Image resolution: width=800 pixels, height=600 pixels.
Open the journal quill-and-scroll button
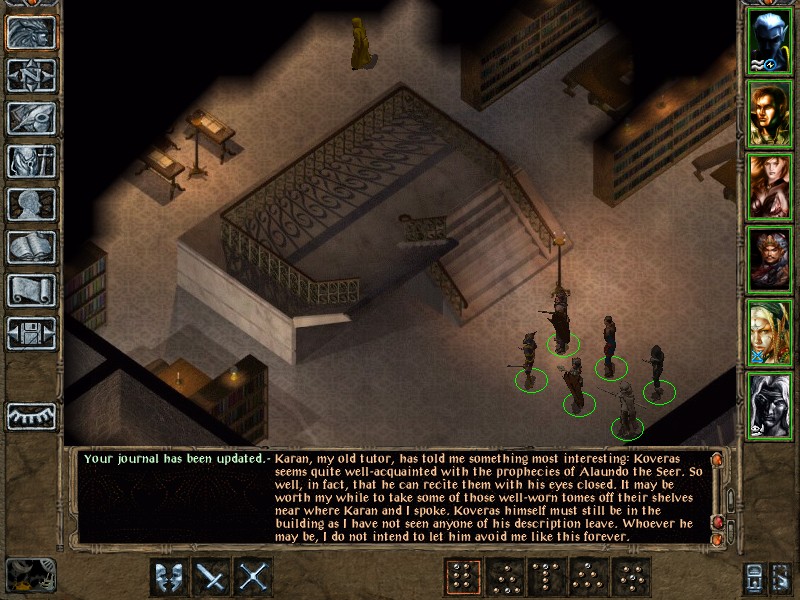(31, 118)
